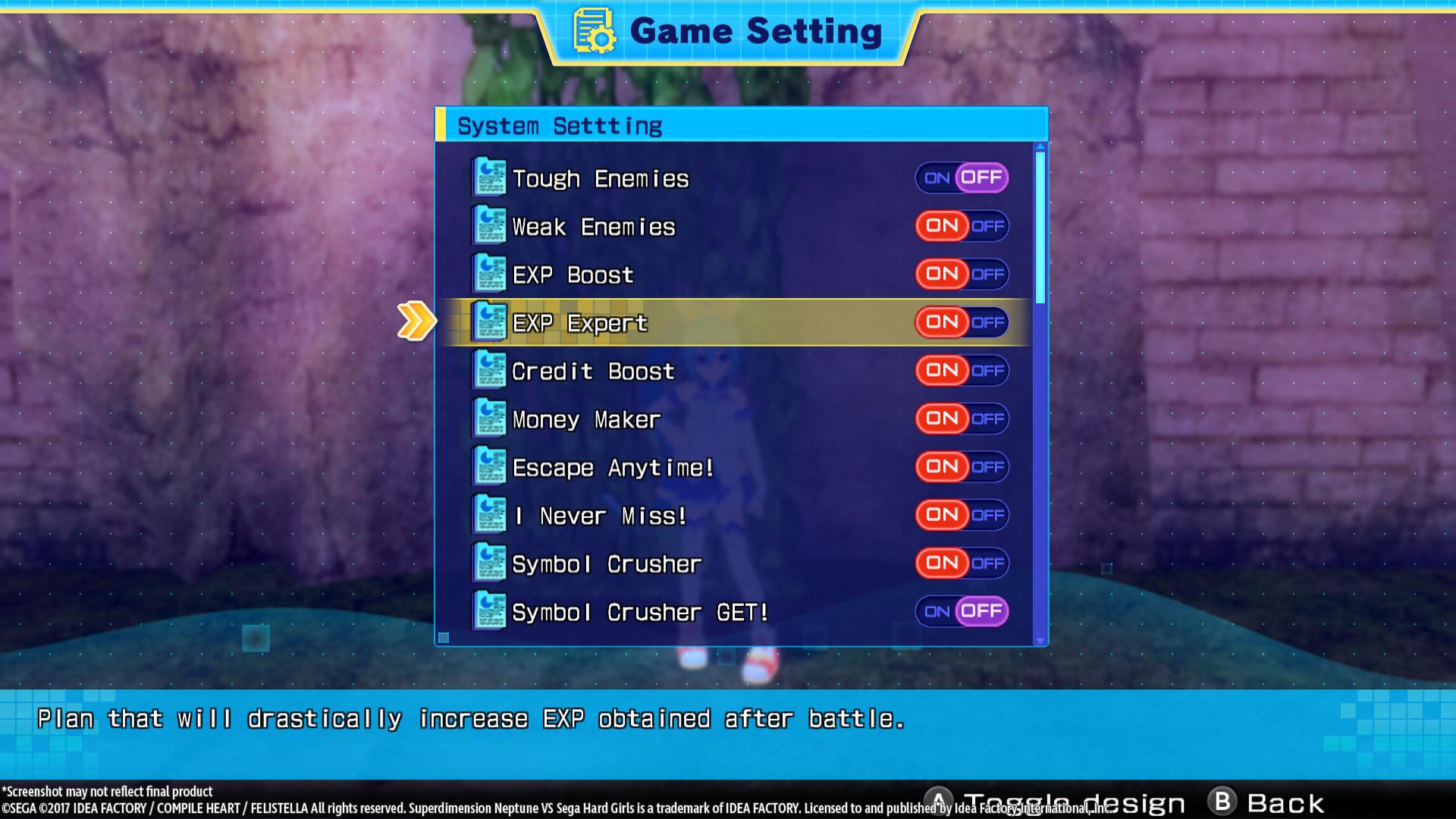Click the Weak Enemies folder icon

coord(489,224)
